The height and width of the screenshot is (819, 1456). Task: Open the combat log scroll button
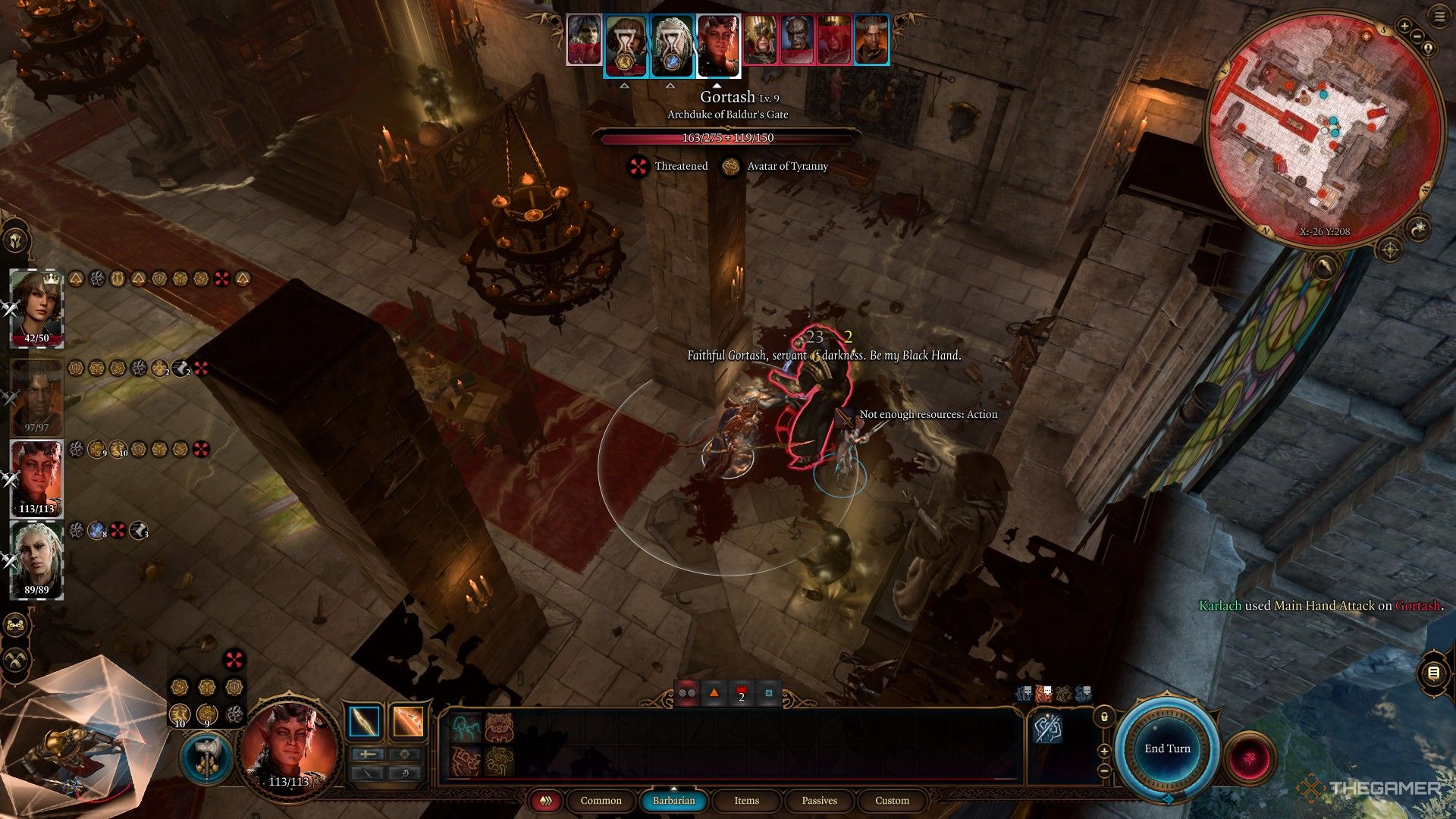point(1432,673)
